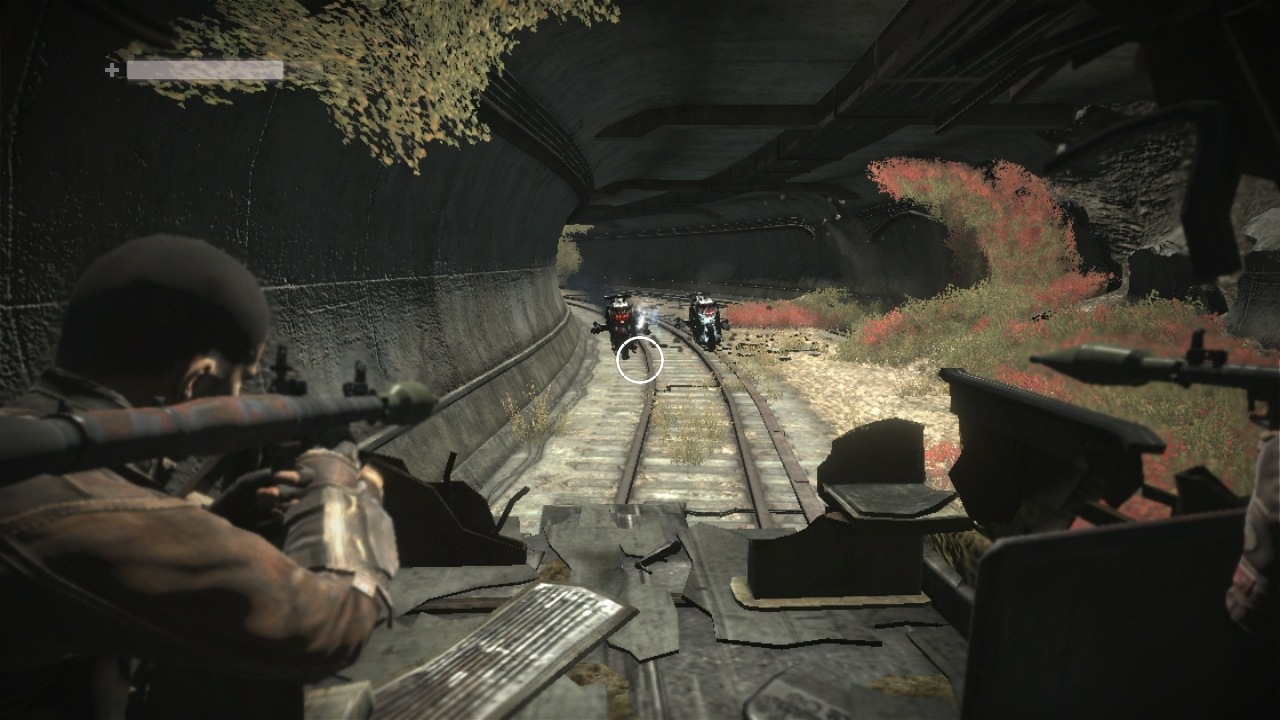1280x720 pixels.
Task: Select the circular aiming reticle
Action: click(x=640, y=360)
